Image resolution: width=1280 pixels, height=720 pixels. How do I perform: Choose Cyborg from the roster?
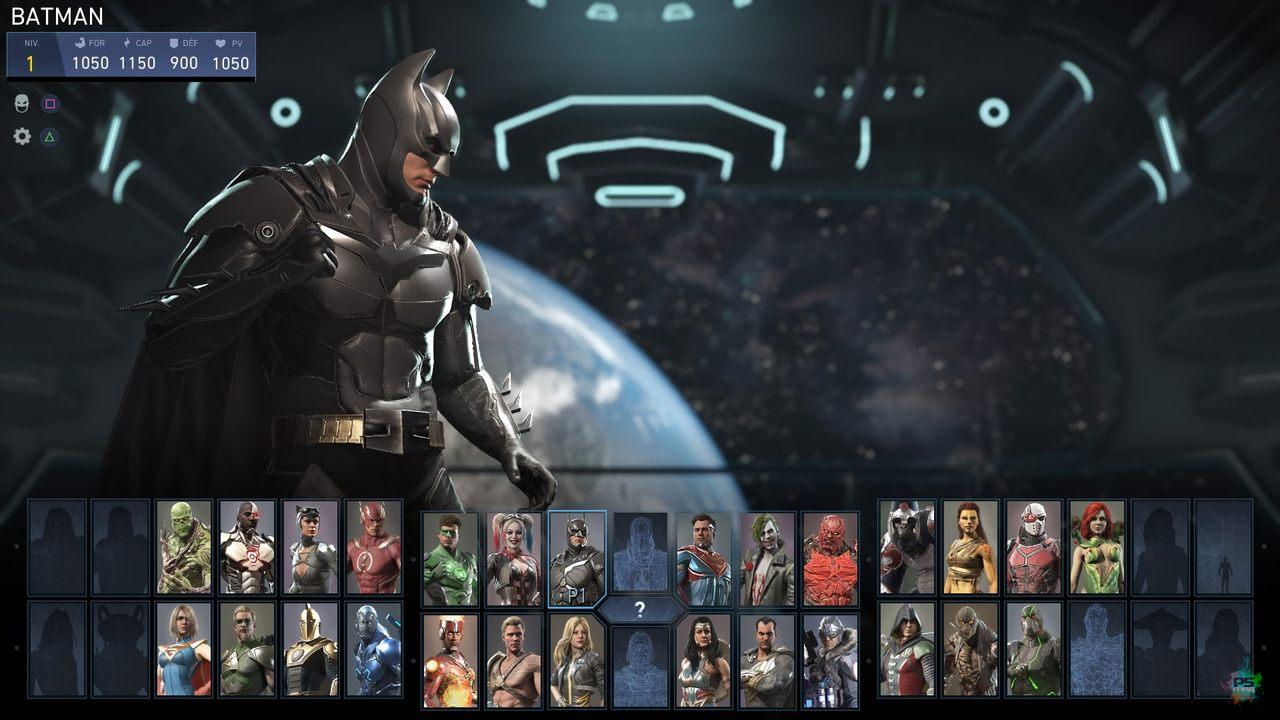pos(247,547)
